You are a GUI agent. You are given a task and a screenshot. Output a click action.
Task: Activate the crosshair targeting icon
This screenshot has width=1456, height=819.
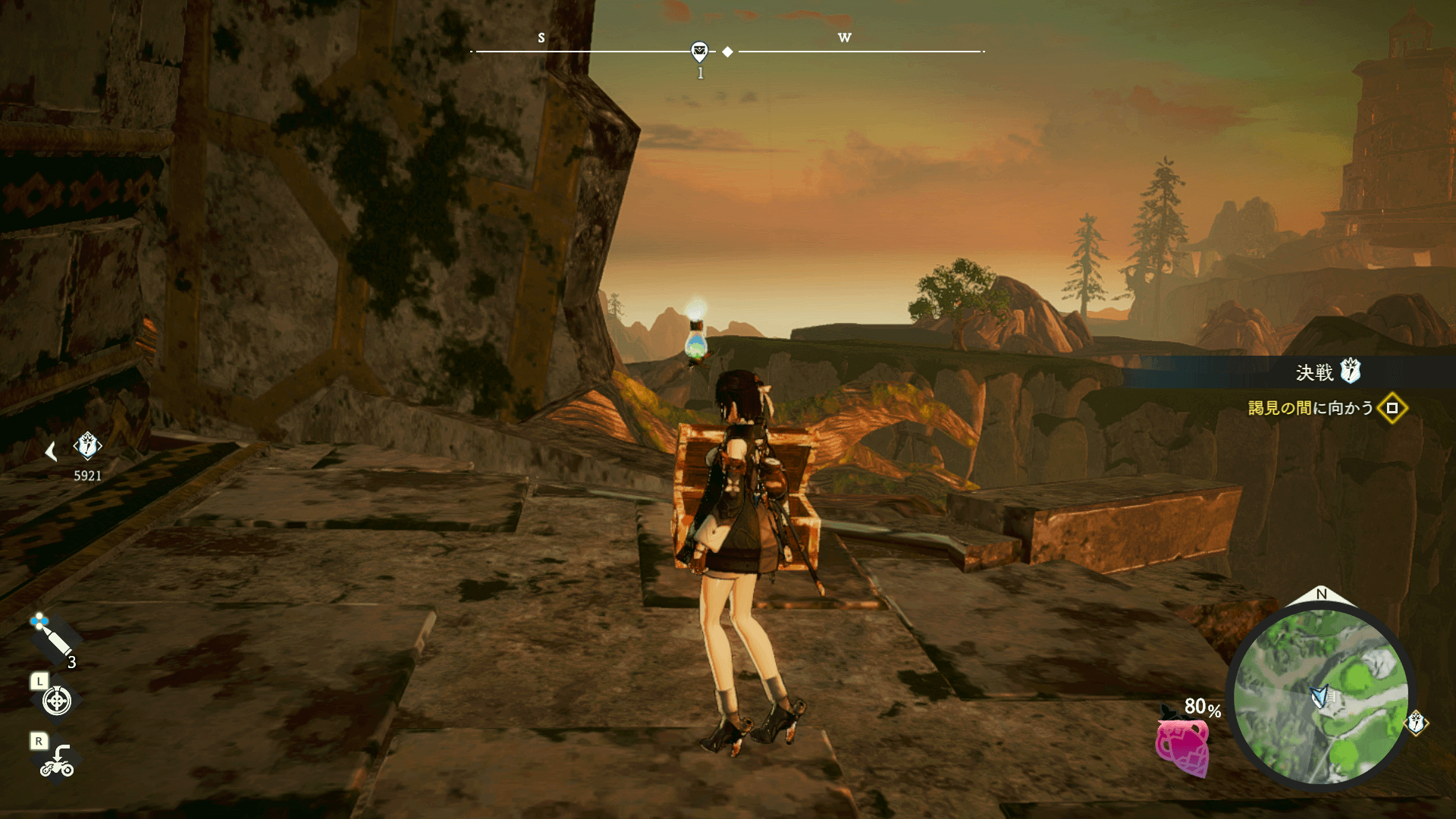[x=57, y=701]
